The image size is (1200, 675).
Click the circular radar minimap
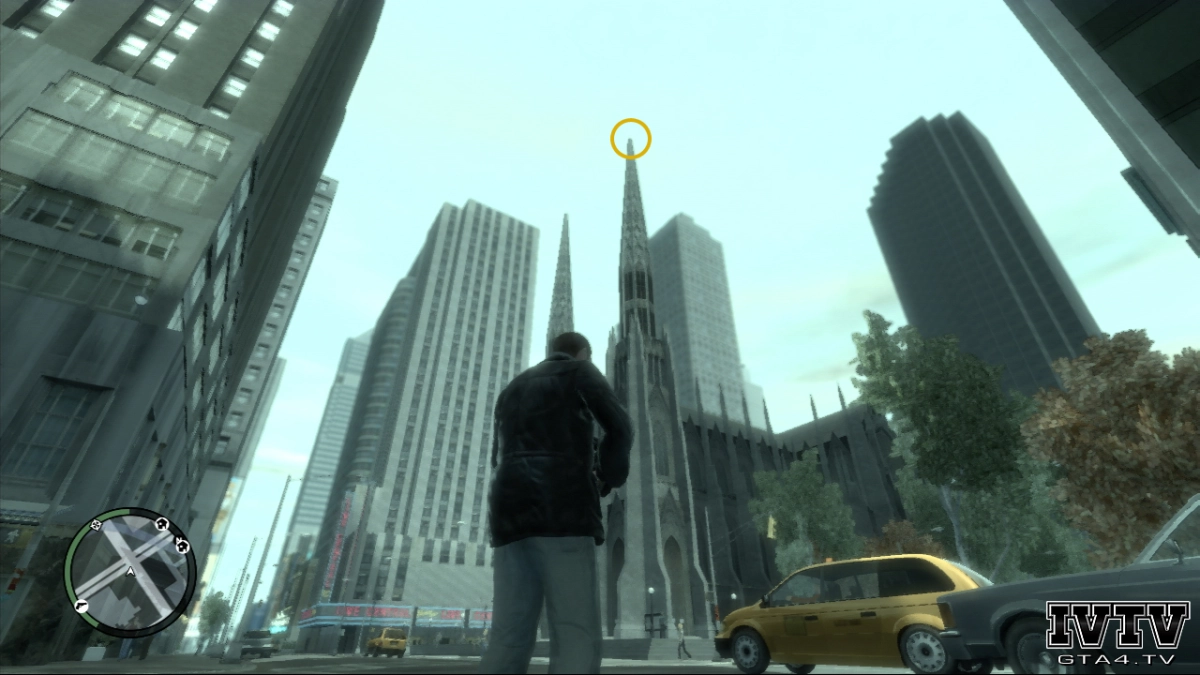[131, 568]
